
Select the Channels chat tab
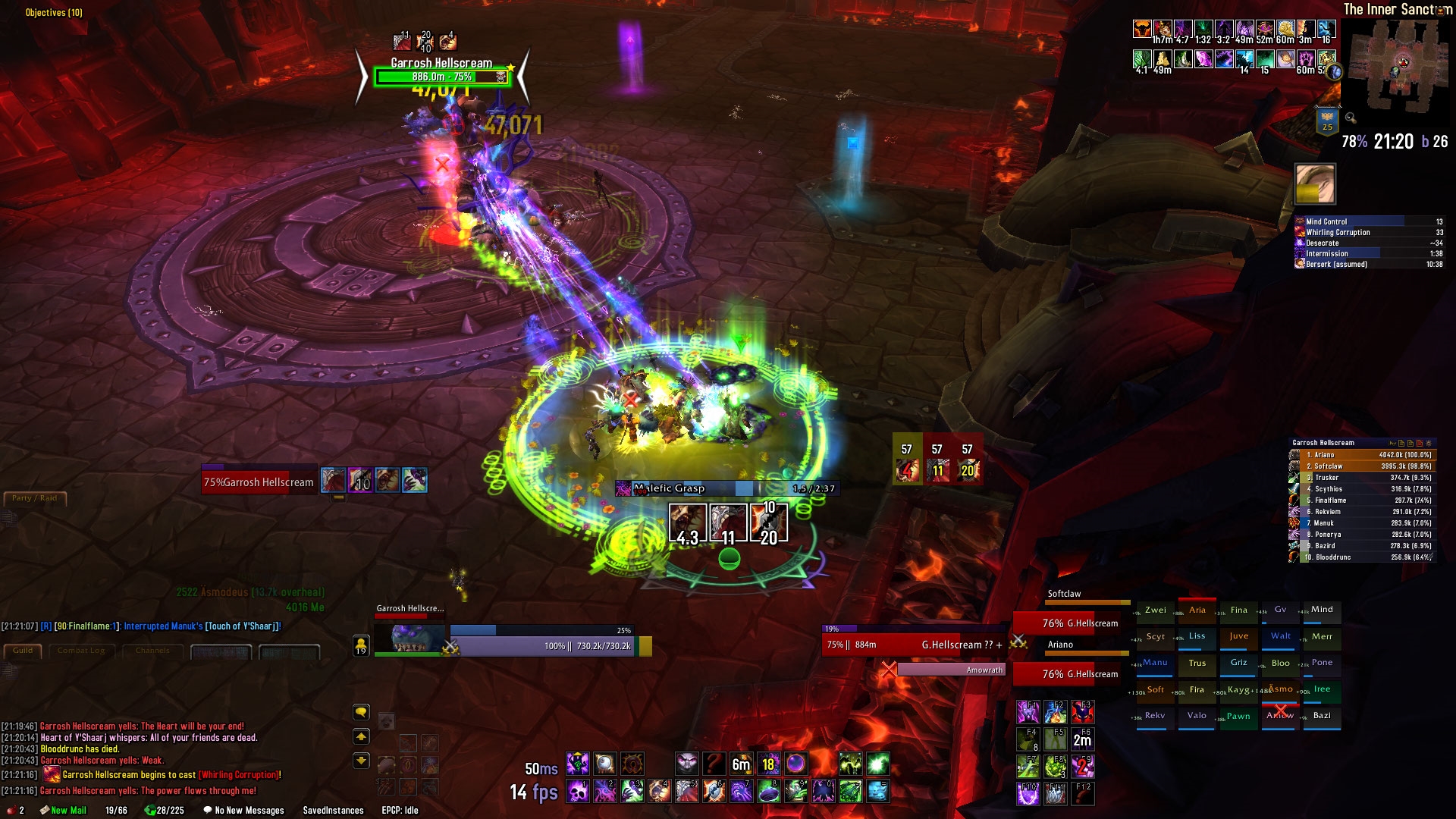tap(152, 651)
